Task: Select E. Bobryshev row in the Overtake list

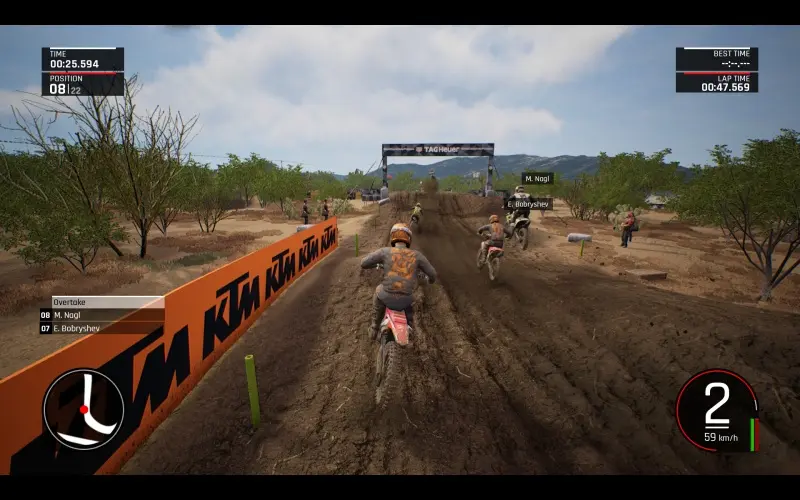Action: click(101, 328)
